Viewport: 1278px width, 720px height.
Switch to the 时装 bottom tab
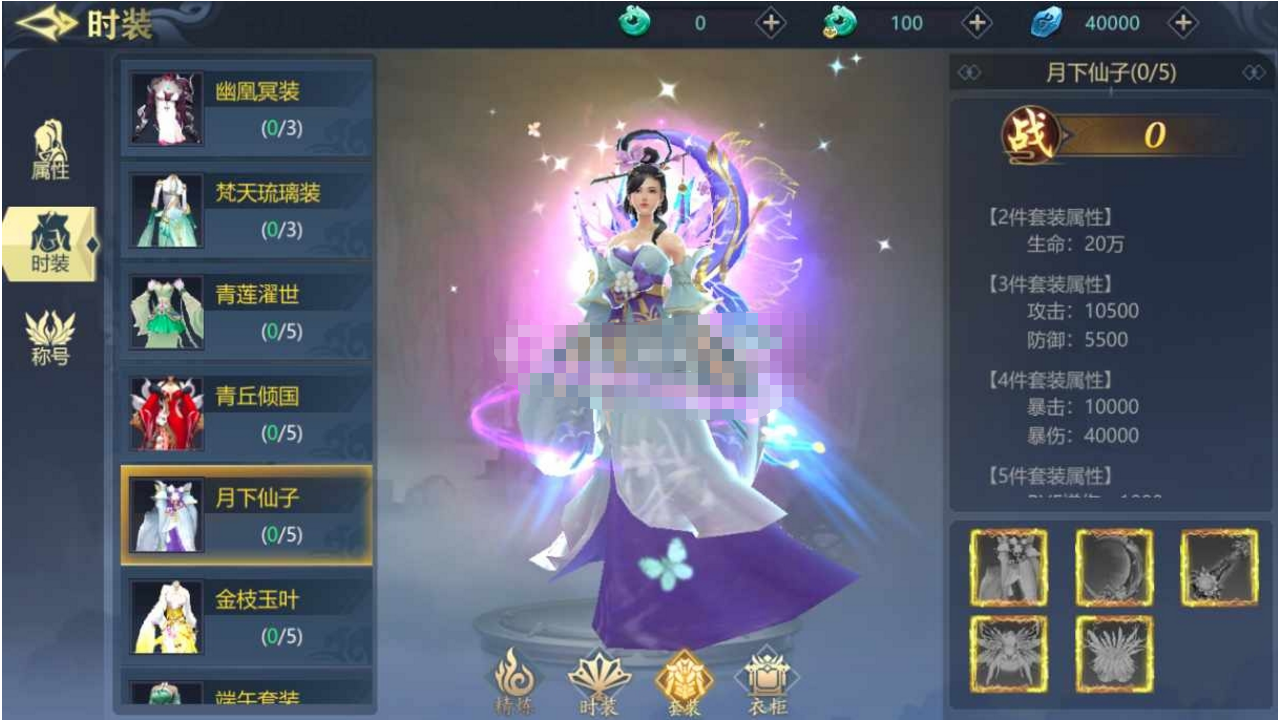[599, 682]
